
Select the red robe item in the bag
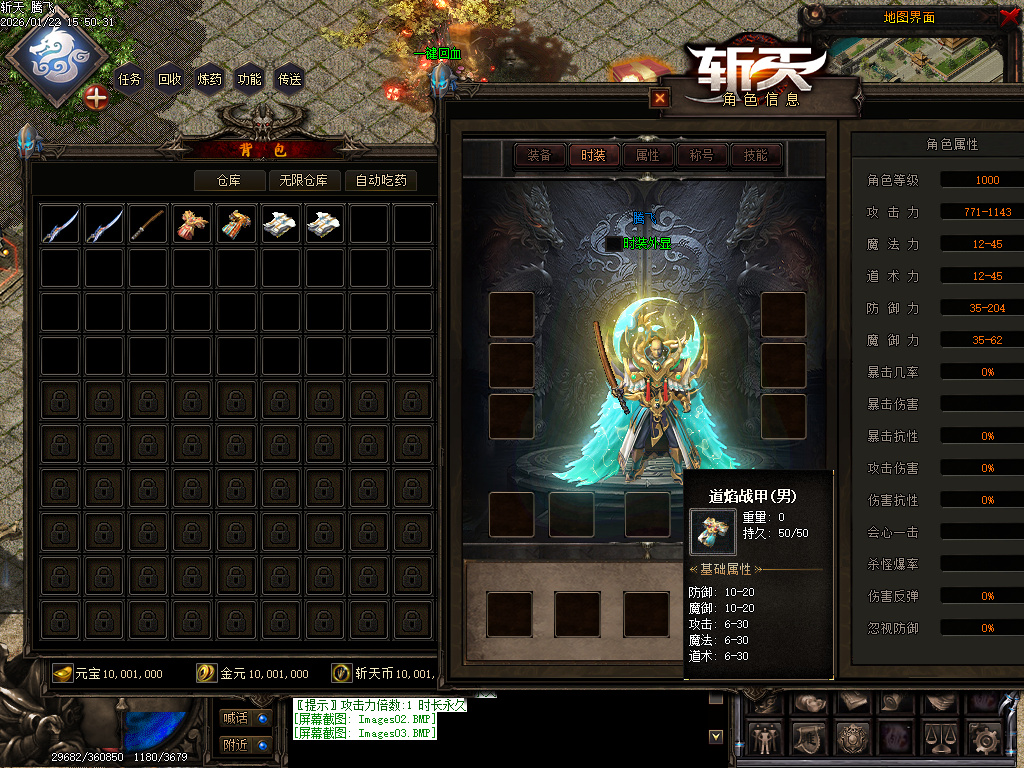[192, 224]
